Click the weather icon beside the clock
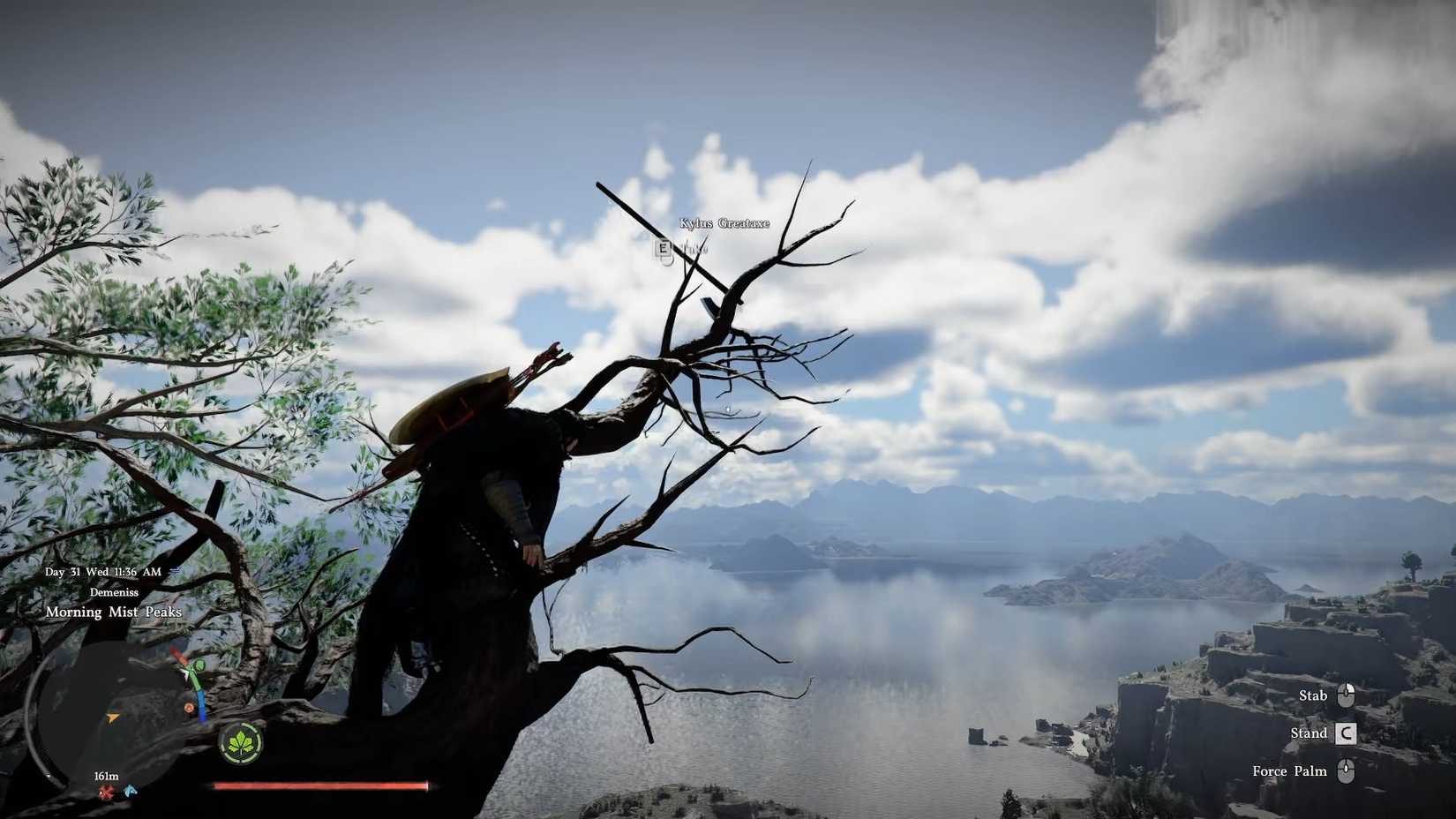This screenshot has width=1456, height=819. (176, 569)
